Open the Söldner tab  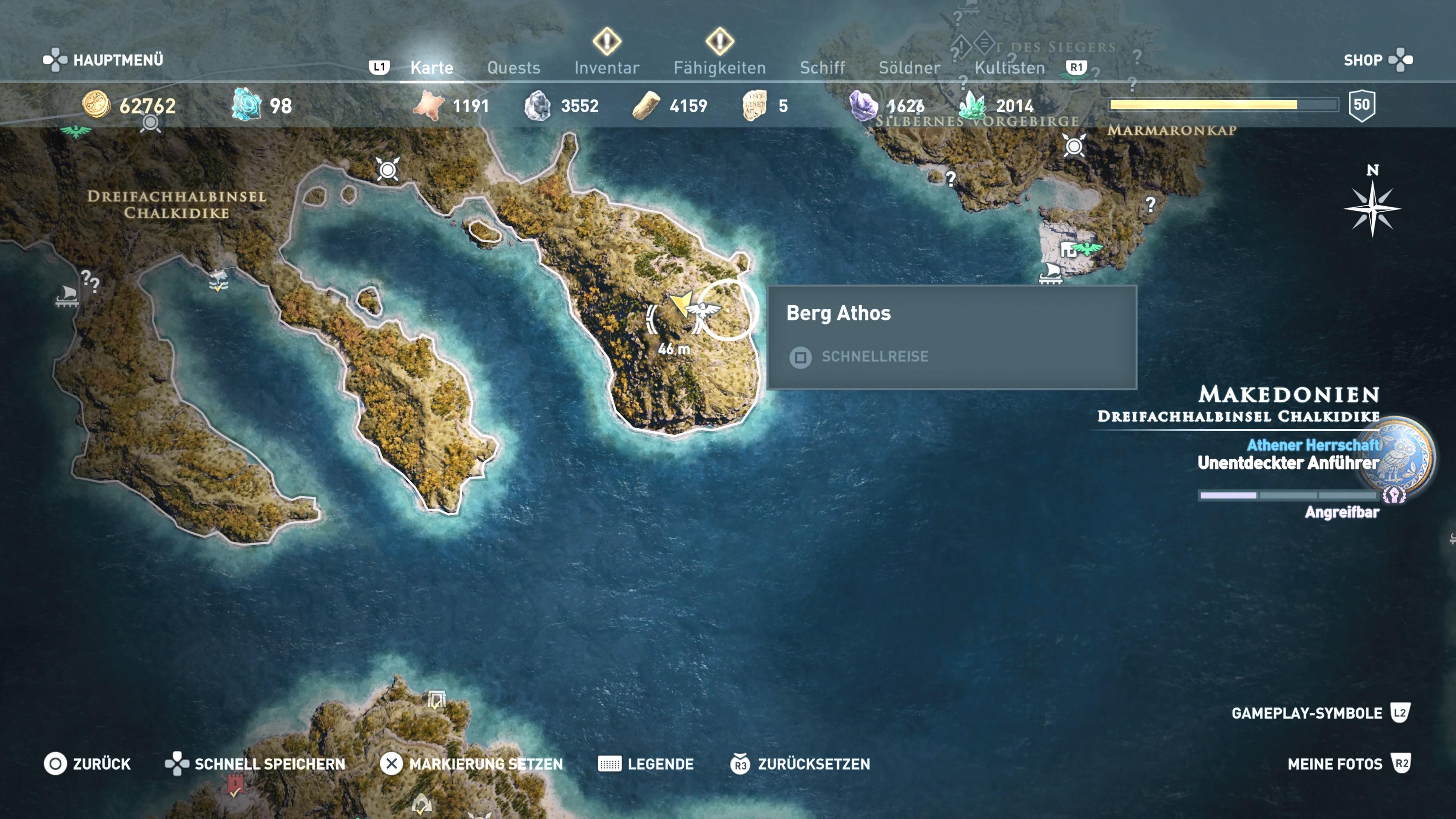pyautogui.click(x=909, y=68)
